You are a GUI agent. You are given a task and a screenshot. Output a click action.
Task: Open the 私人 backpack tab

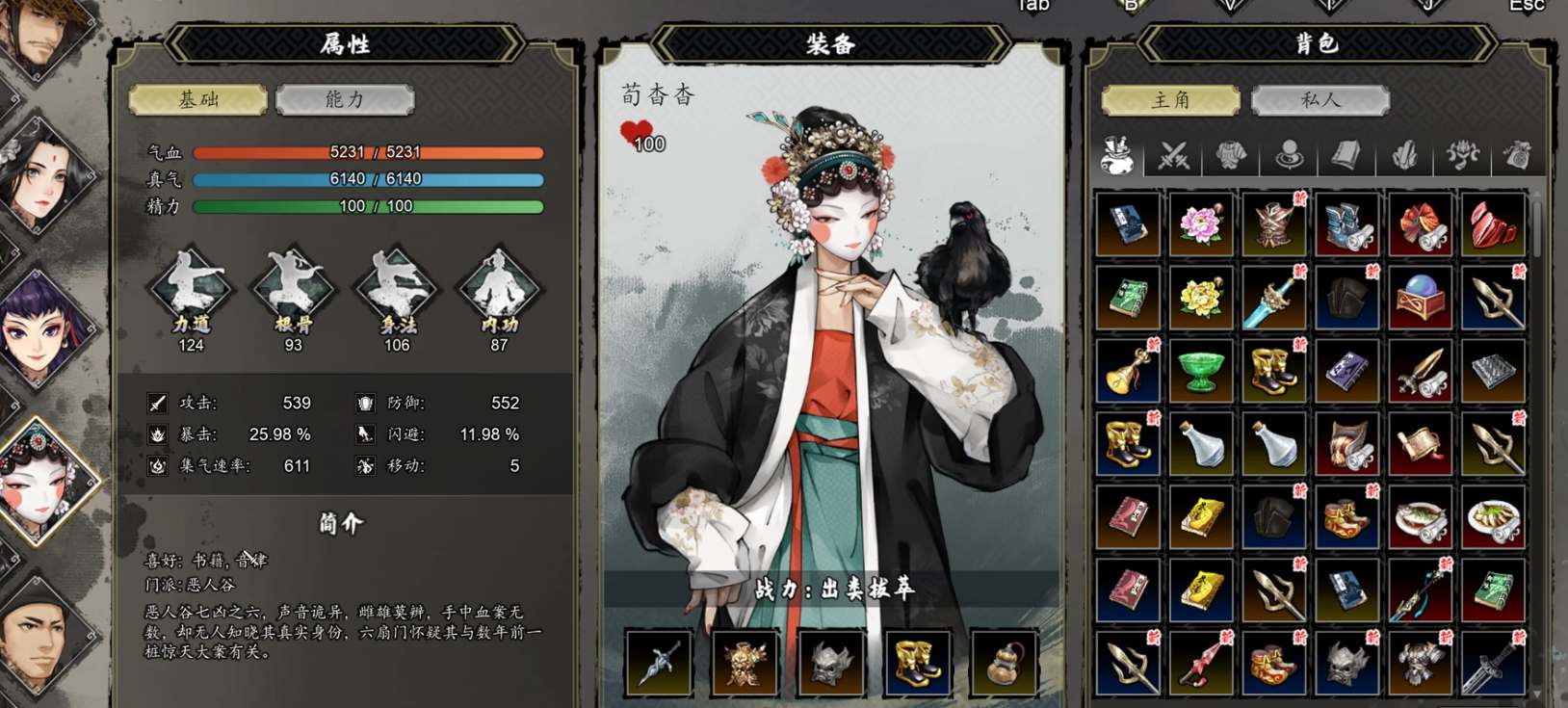tap(1320, 100)
